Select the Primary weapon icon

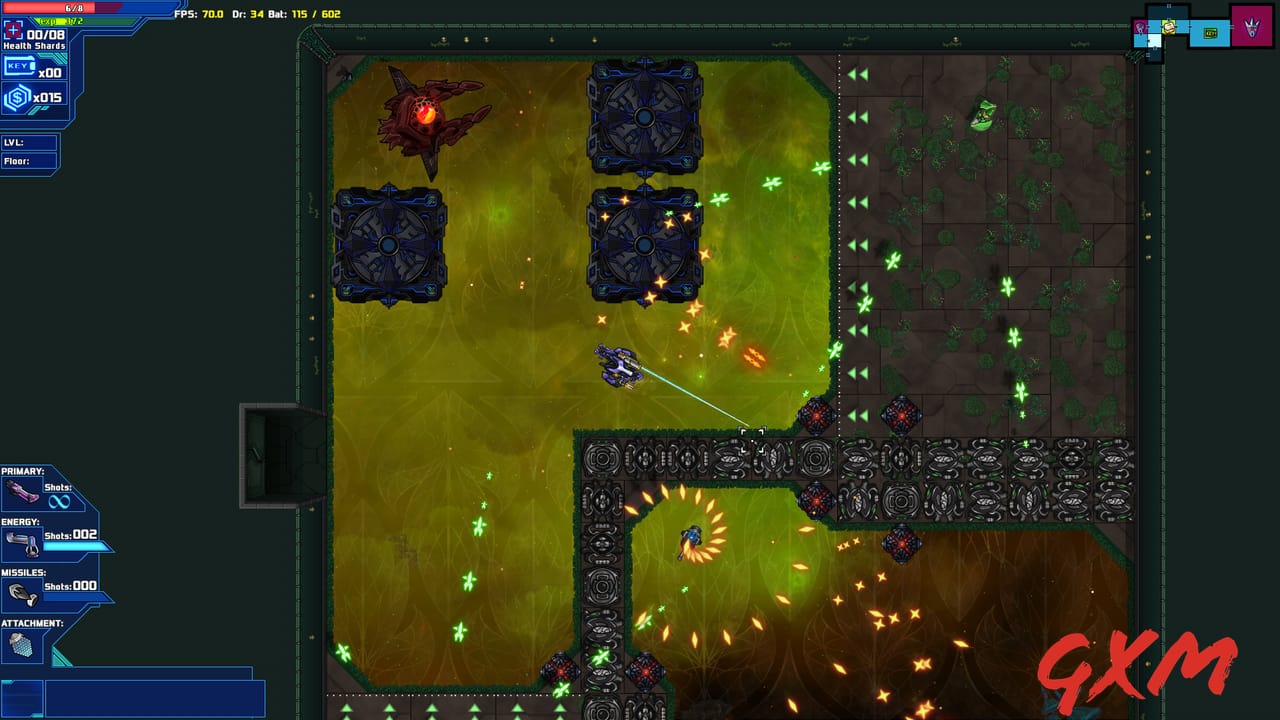(x=20, y=489)
